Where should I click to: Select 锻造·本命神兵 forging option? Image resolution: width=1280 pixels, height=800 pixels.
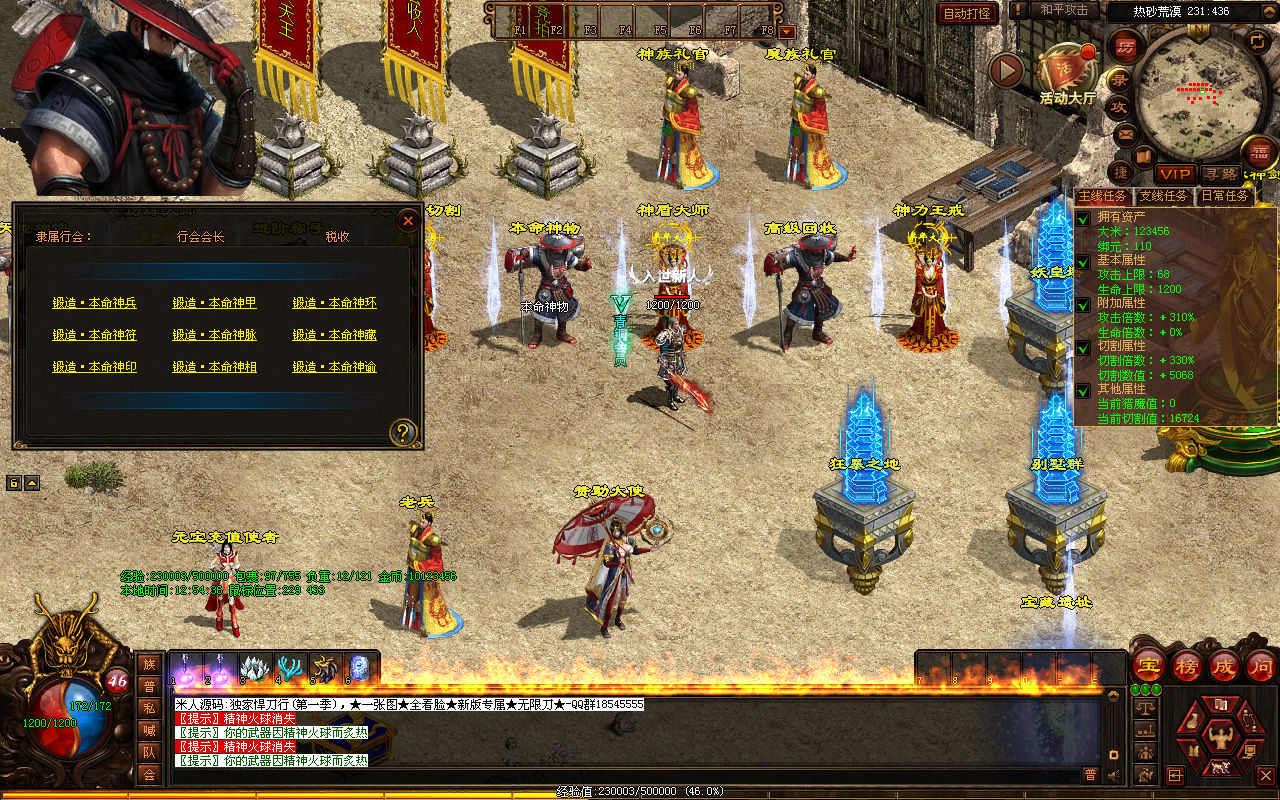pos(95,303)
